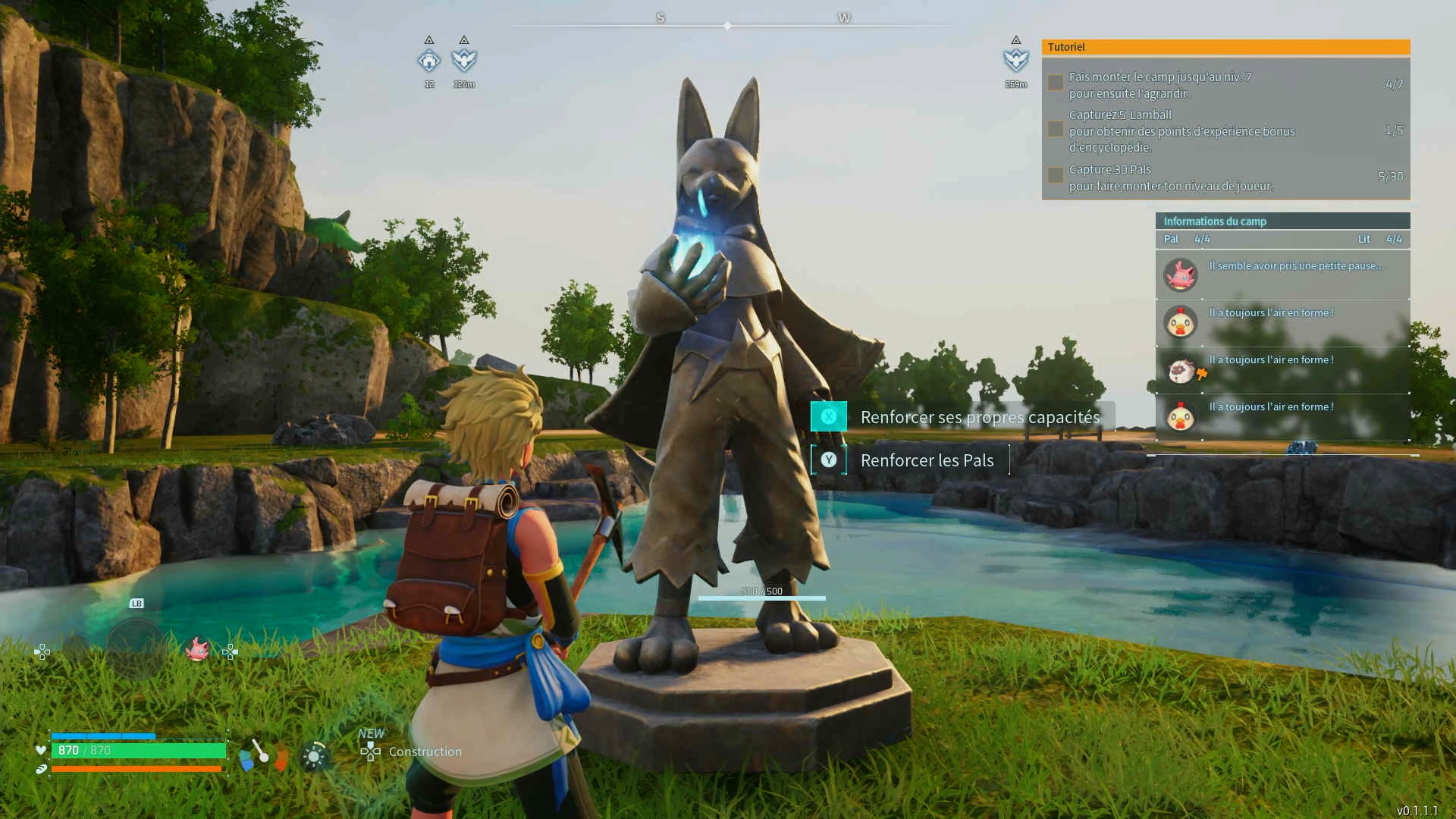Open the Construction menu shortcut
The height and width of the screenshot is (819, 1456).
[412, 752]
